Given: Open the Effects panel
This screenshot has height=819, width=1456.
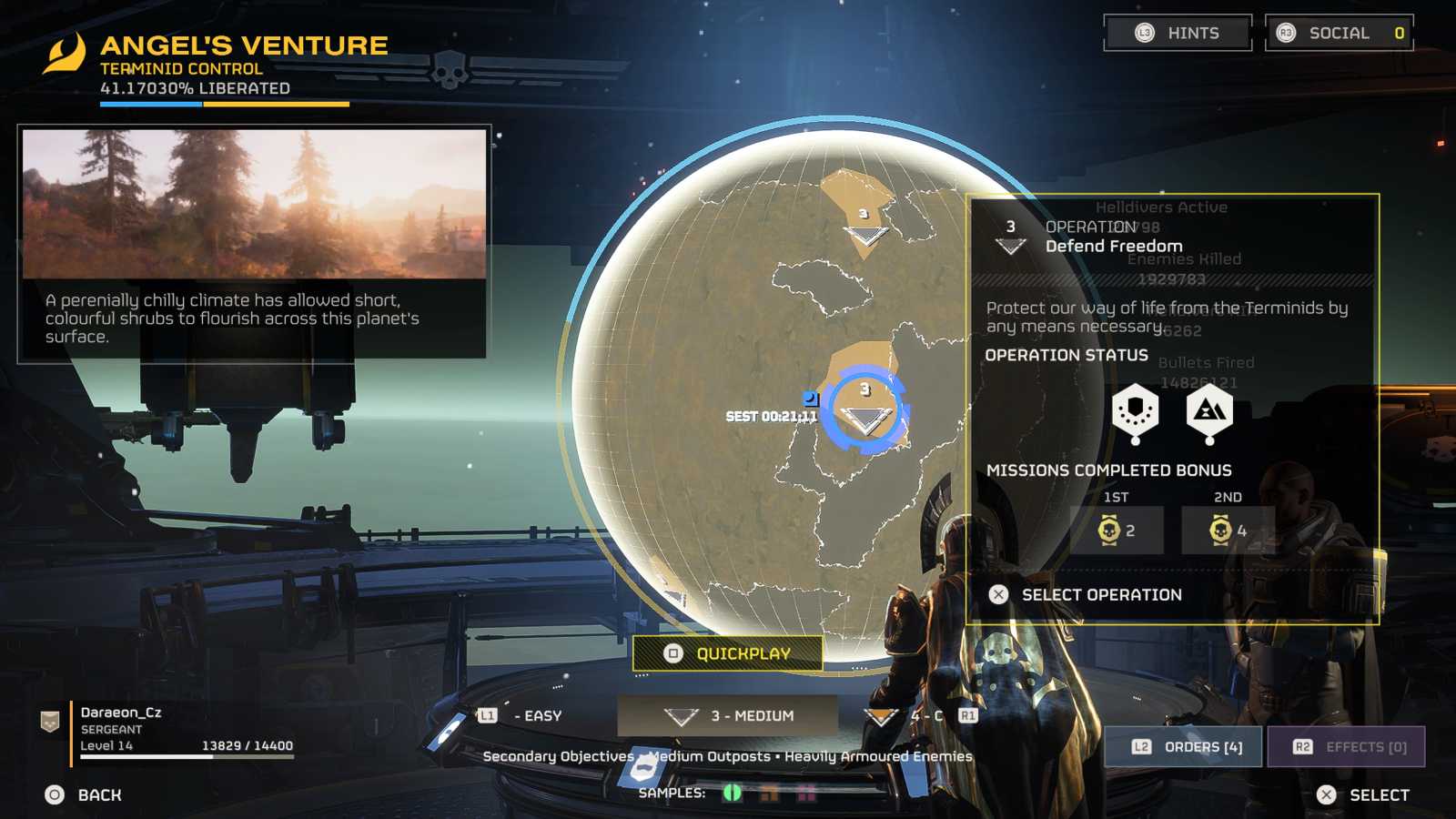Looking at the screenshot, I should [1346, 747].
